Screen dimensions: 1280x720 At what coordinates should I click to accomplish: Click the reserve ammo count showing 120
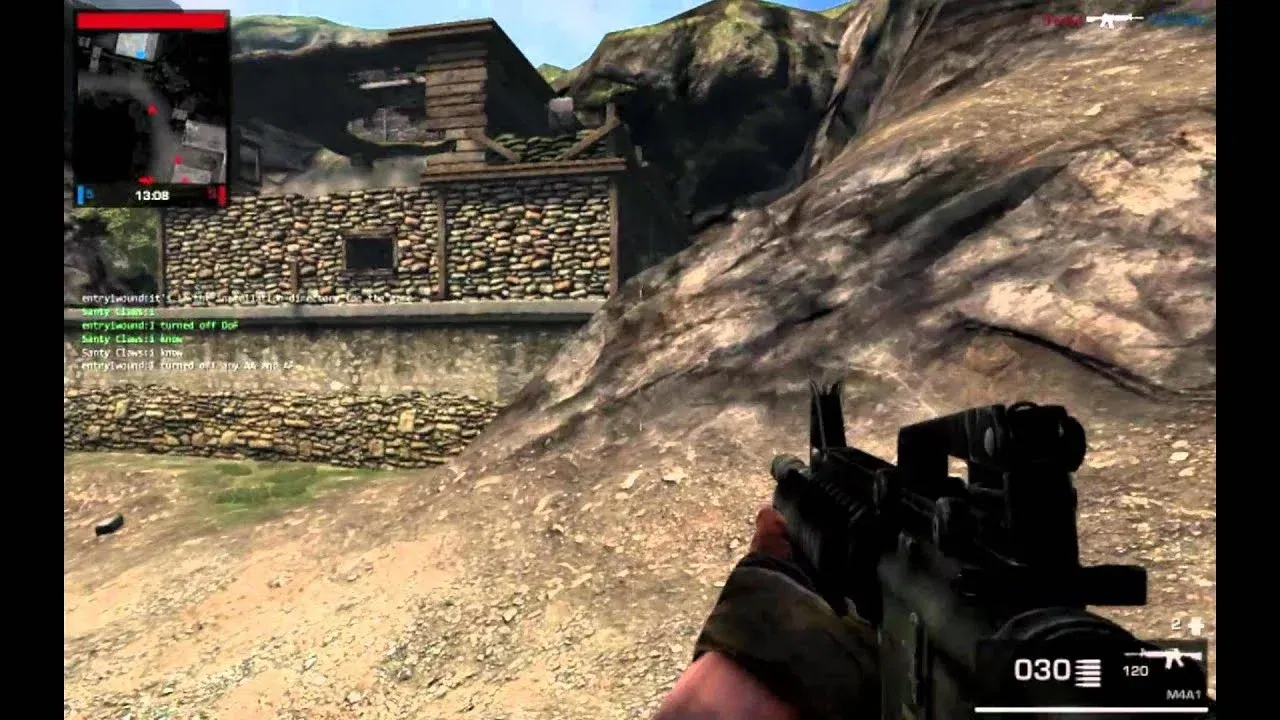tap(1135, 670)
